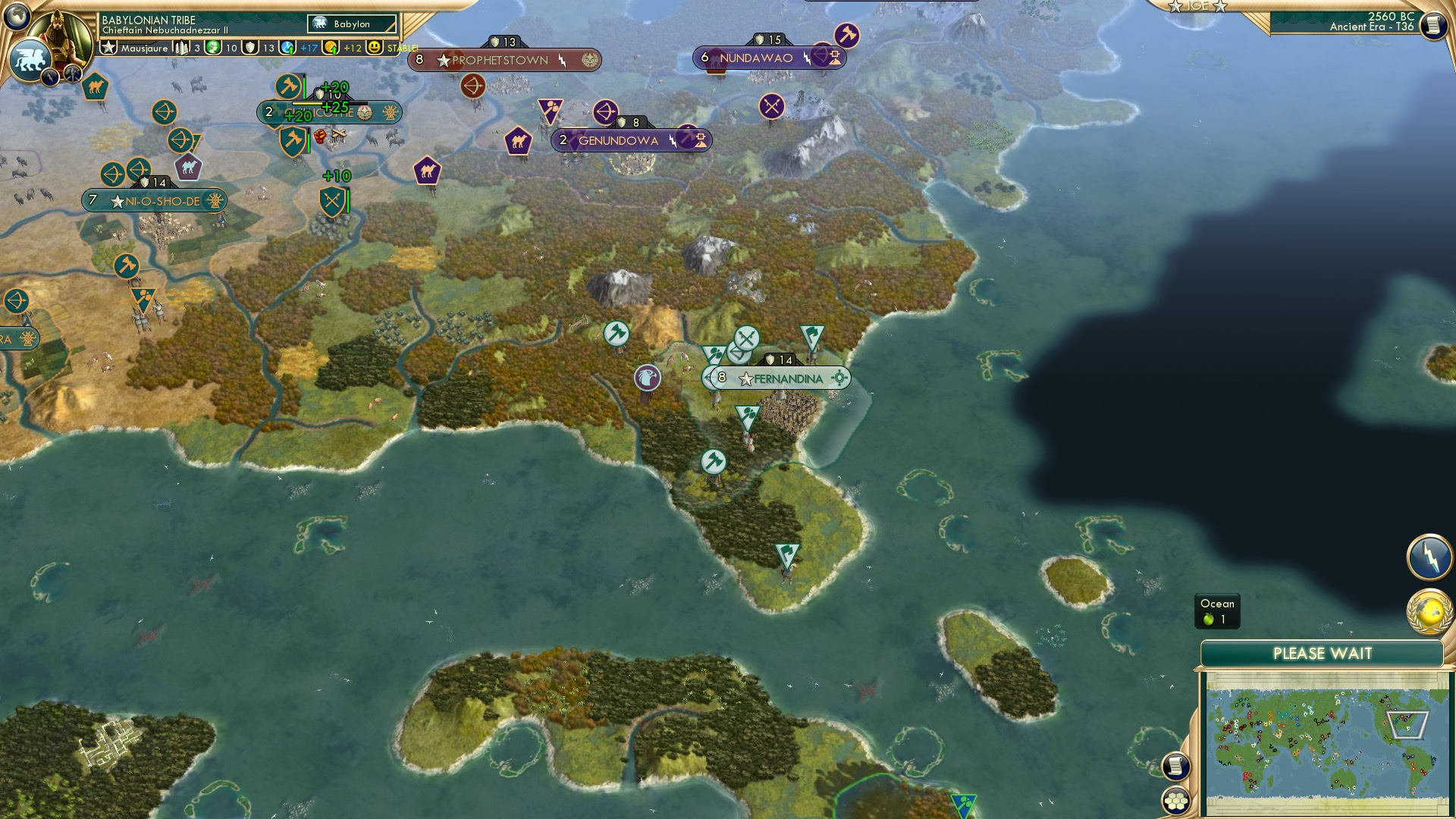Open the Babylon civilization selector dropdown

click(x=353, y=24)
